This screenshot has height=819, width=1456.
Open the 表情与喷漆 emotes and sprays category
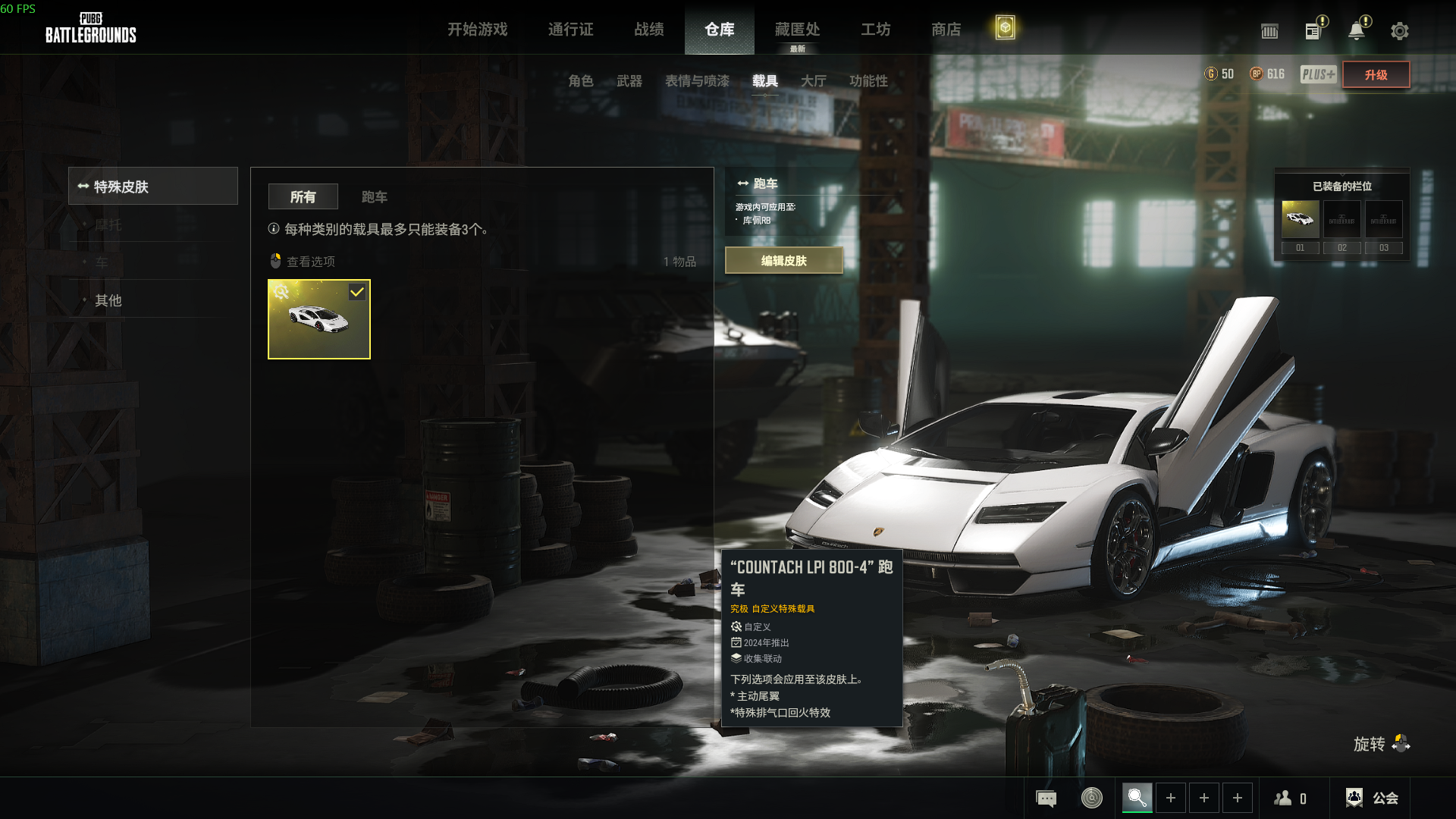[697, 81]
